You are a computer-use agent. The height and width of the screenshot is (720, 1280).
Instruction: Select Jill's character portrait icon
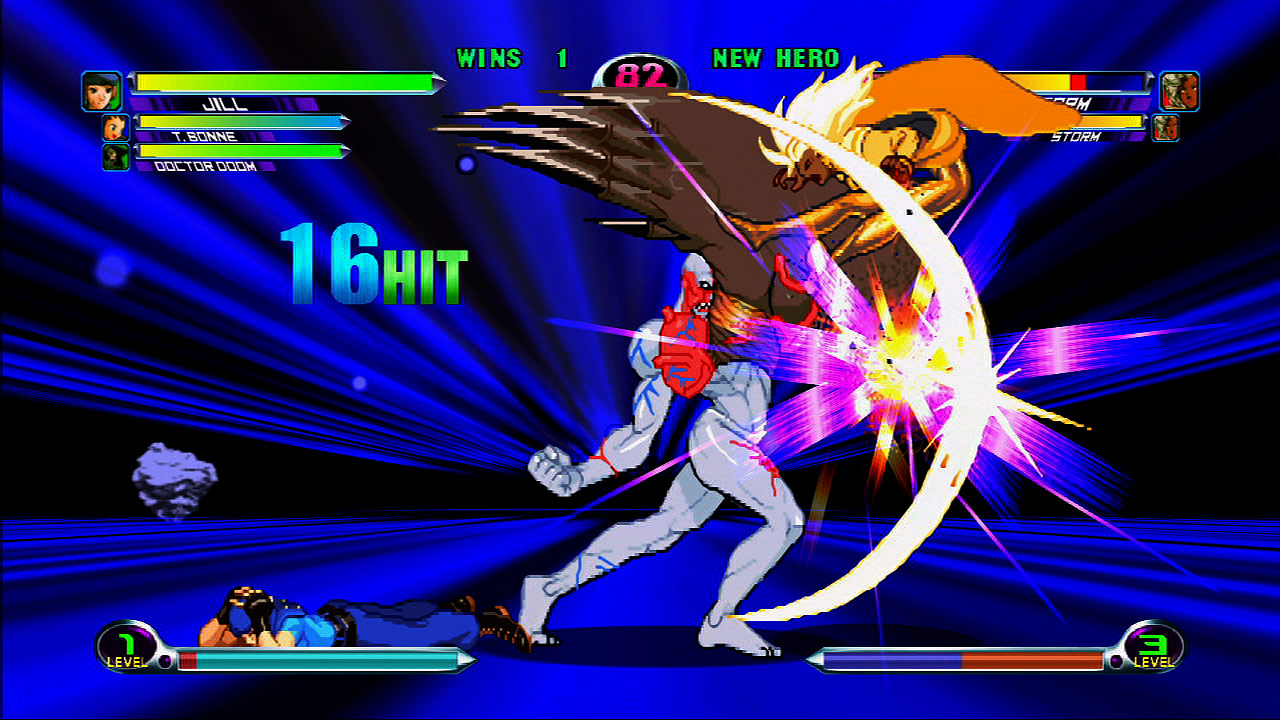(101, 88)
